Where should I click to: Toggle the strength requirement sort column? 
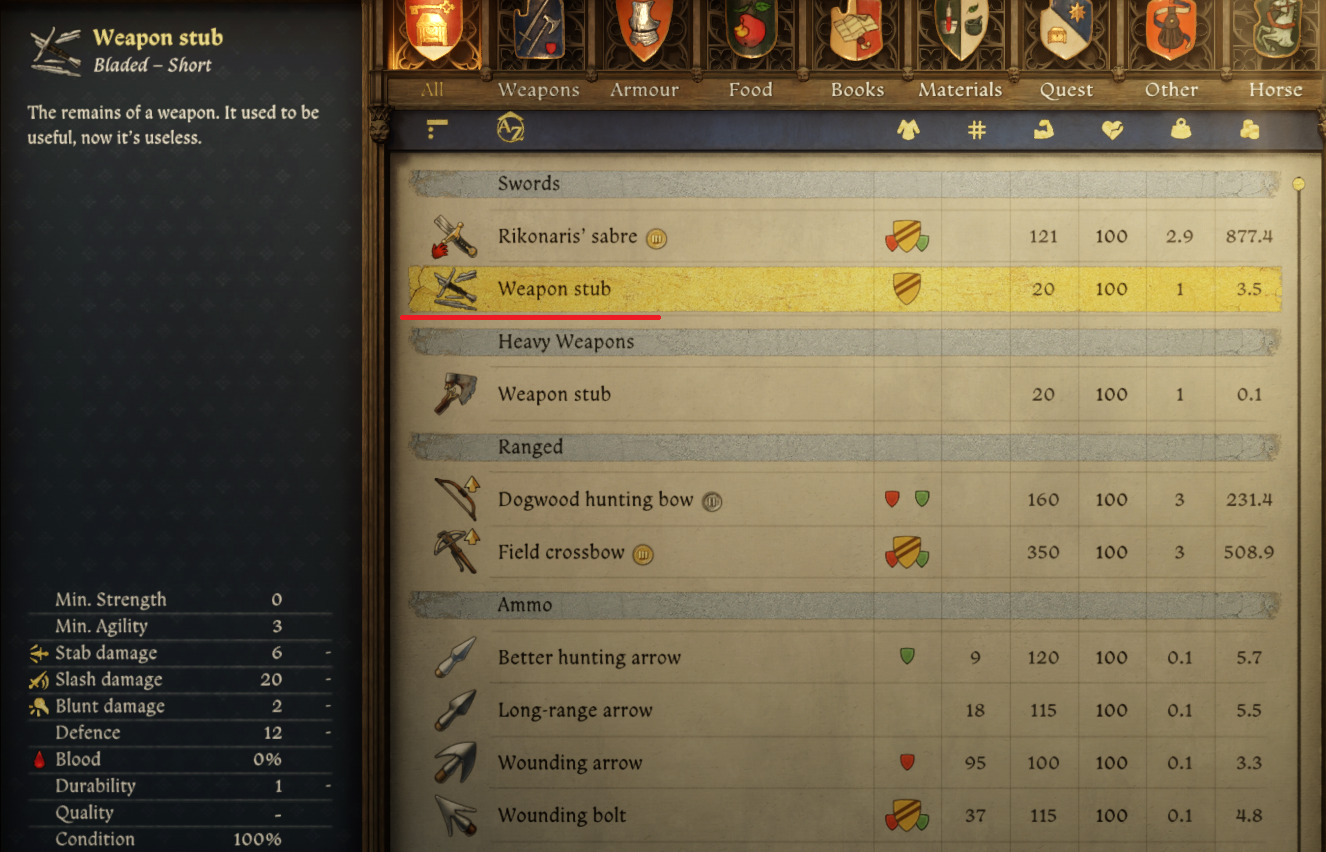[x=1044, y=129]
